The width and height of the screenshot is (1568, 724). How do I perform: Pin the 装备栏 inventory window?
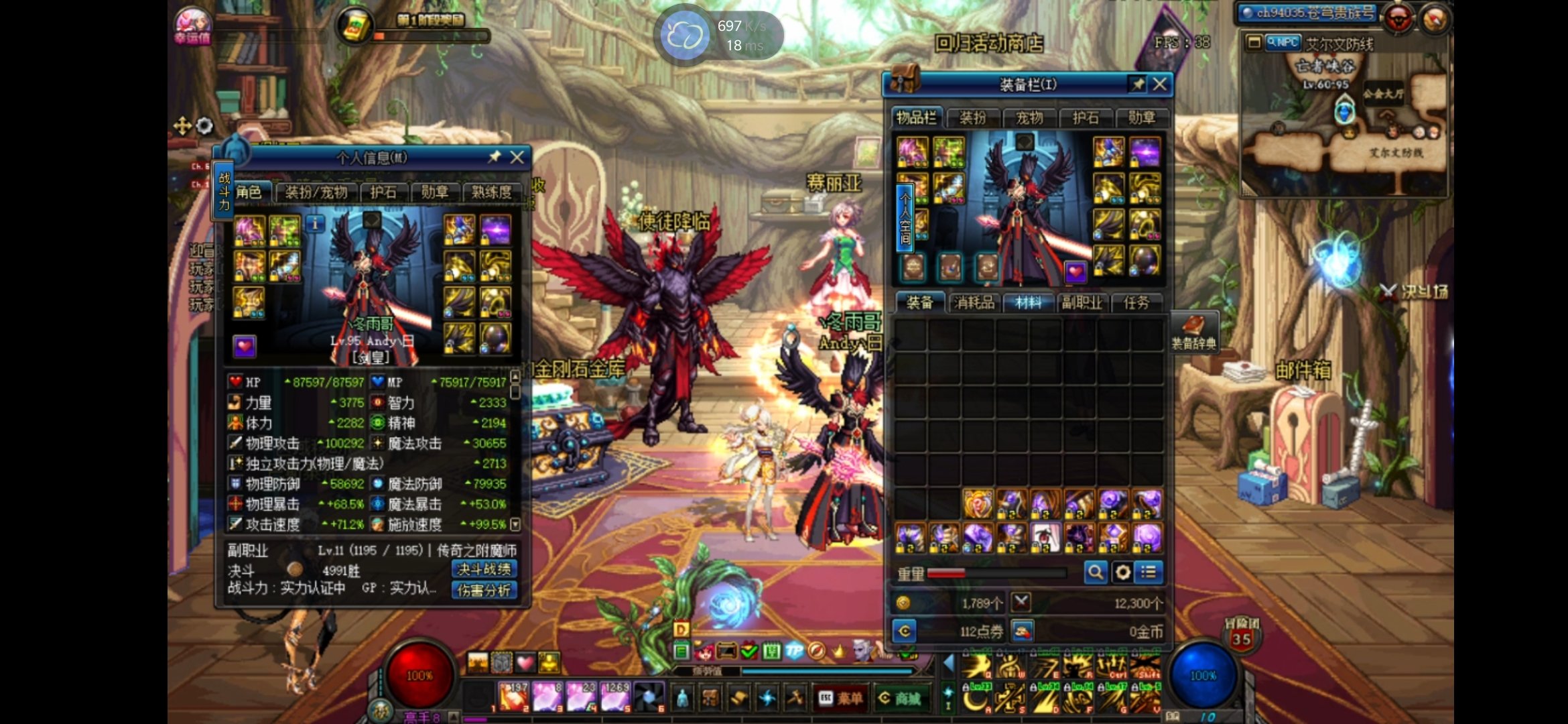[x=1138, y=84]
